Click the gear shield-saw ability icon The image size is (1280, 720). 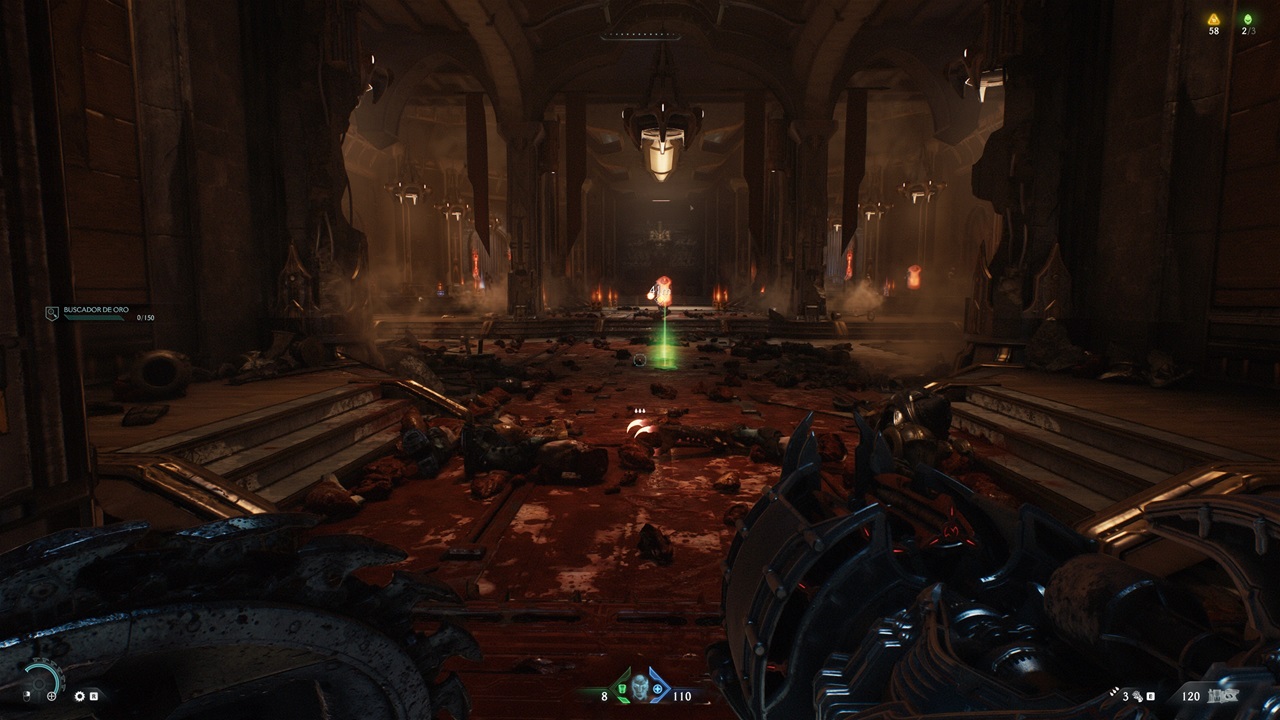pyautogui.click(x=80, y=696)
